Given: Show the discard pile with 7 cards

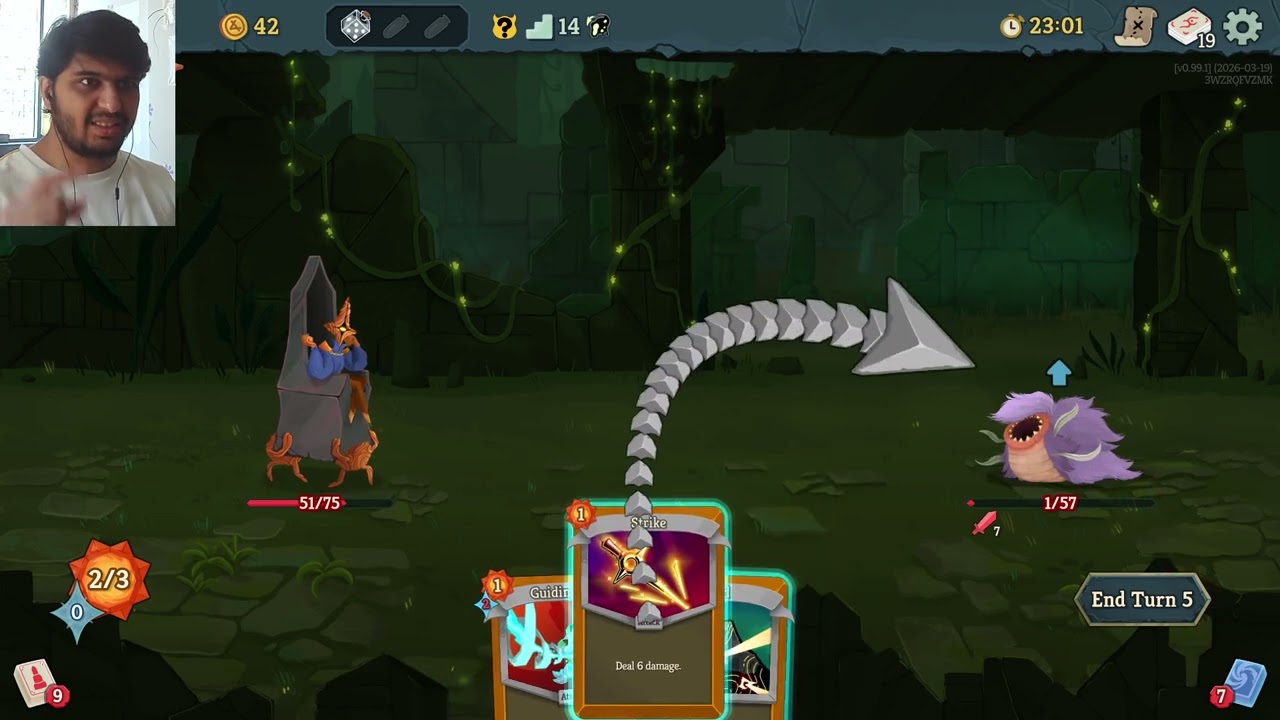Looking at the screenshot, I should 1243,684.
